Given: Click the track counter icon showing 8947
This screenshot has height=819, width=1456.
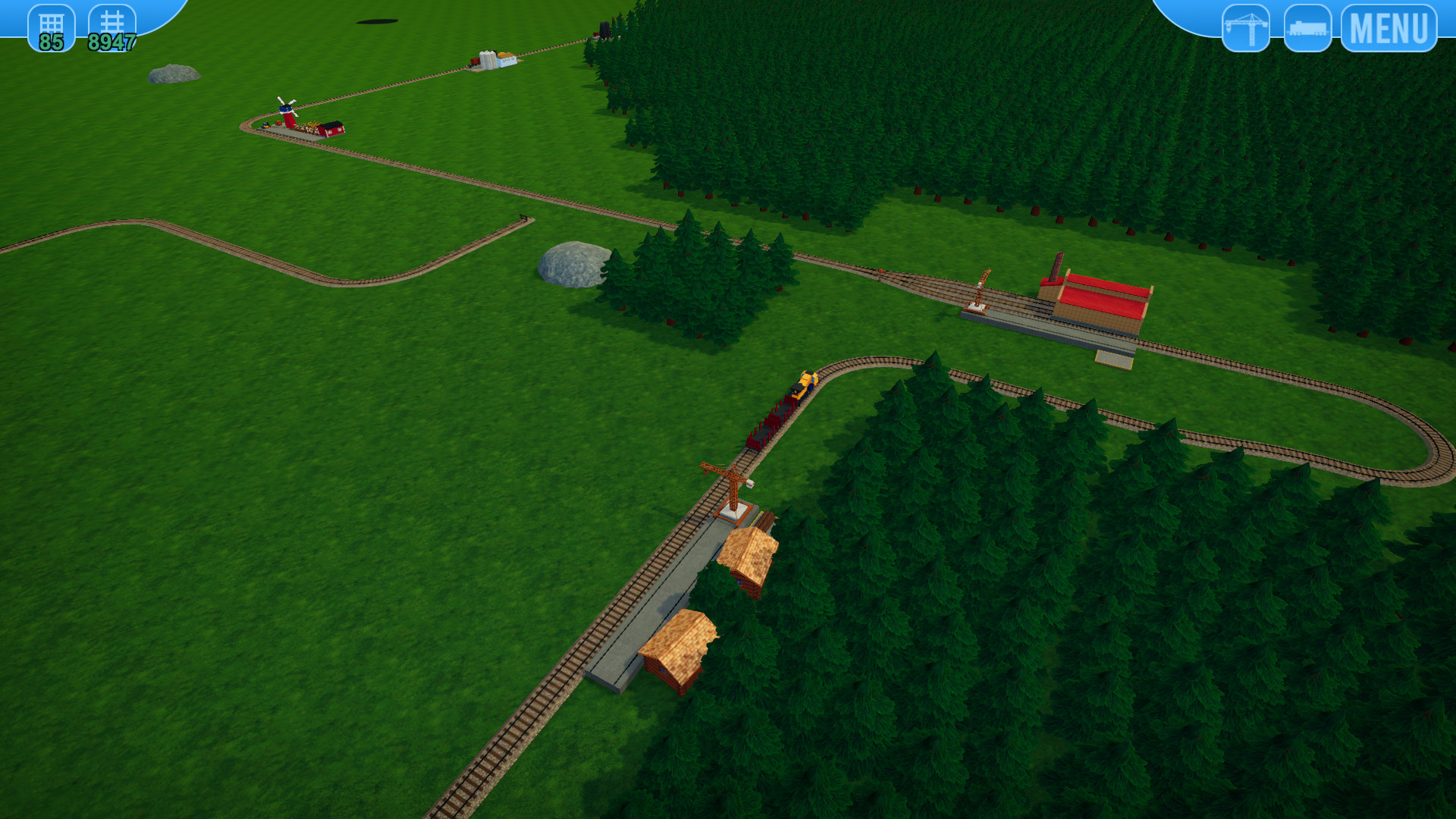Looking at the screenshot, I should 111,27.
